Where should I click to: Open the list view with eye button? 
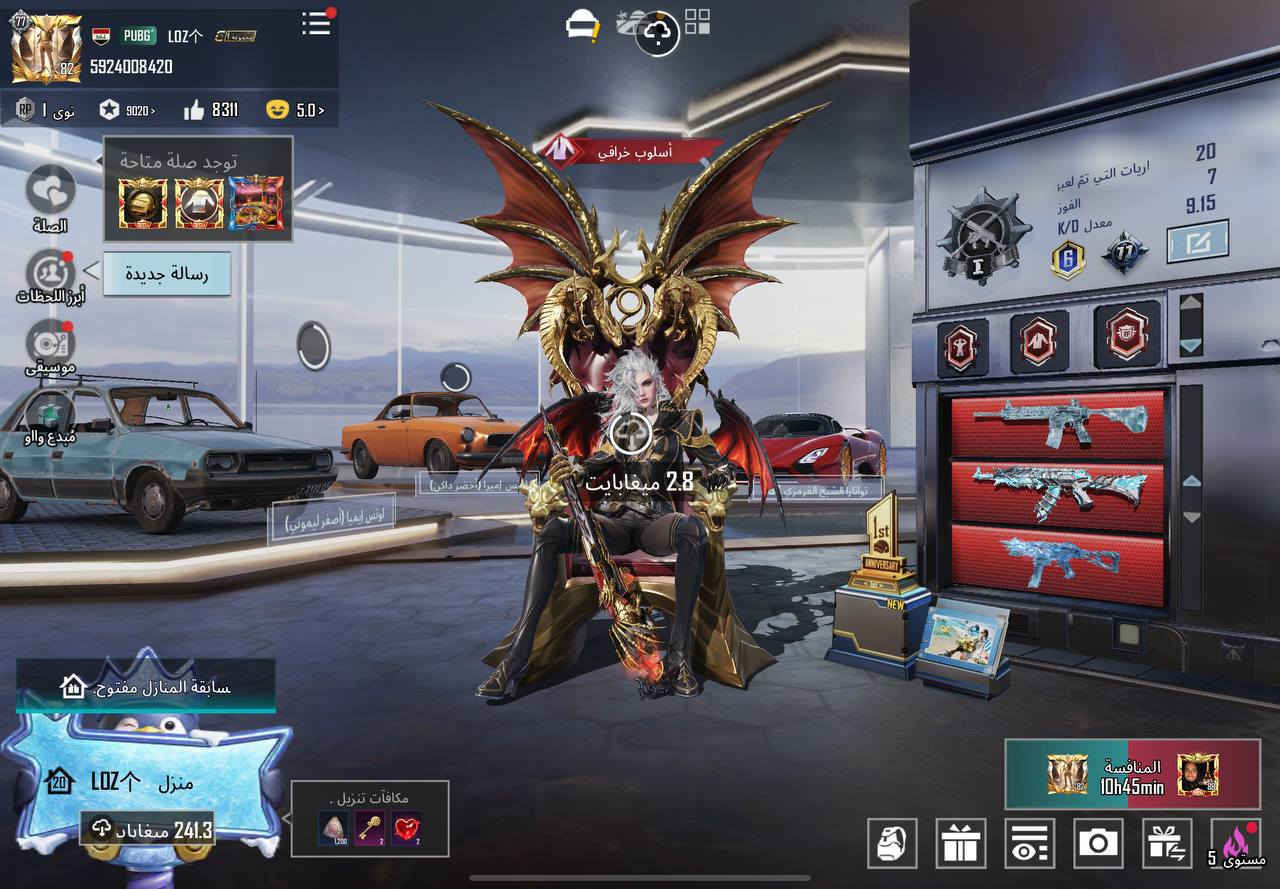tap(1029, 842)
